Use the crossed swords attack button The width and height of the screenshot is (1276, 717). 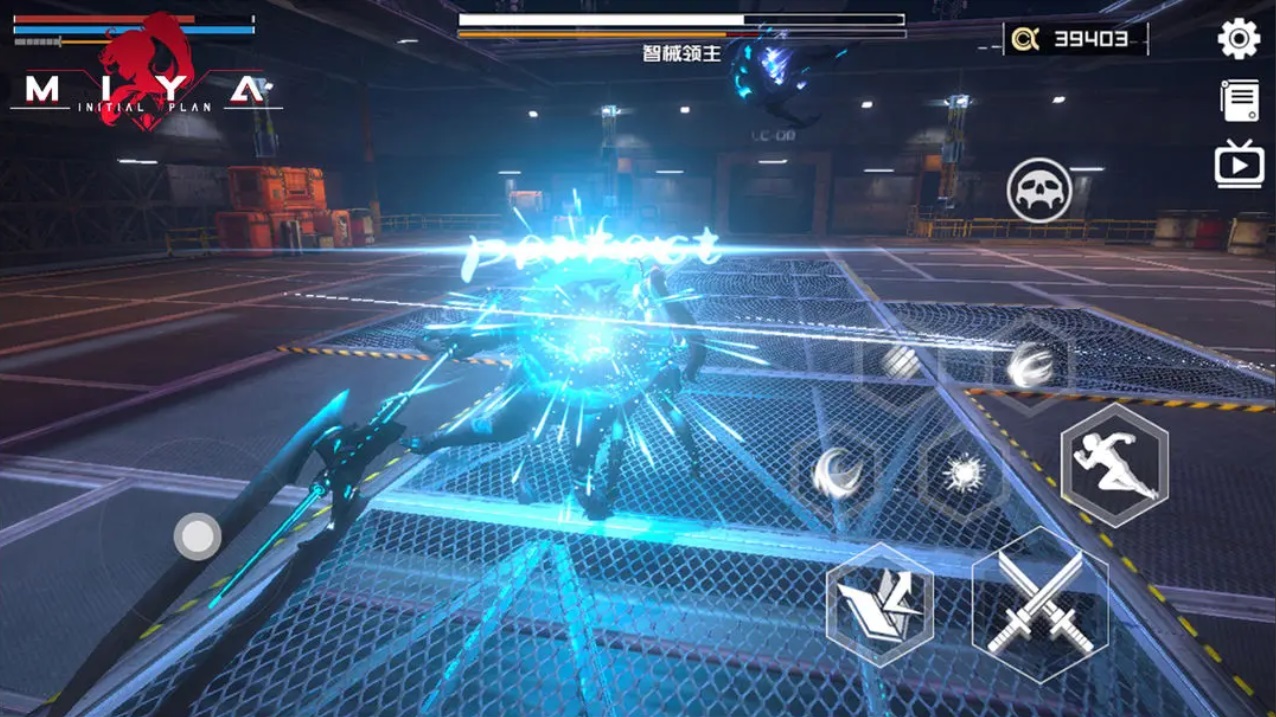pyautogui.click(x=1040, y=603)
